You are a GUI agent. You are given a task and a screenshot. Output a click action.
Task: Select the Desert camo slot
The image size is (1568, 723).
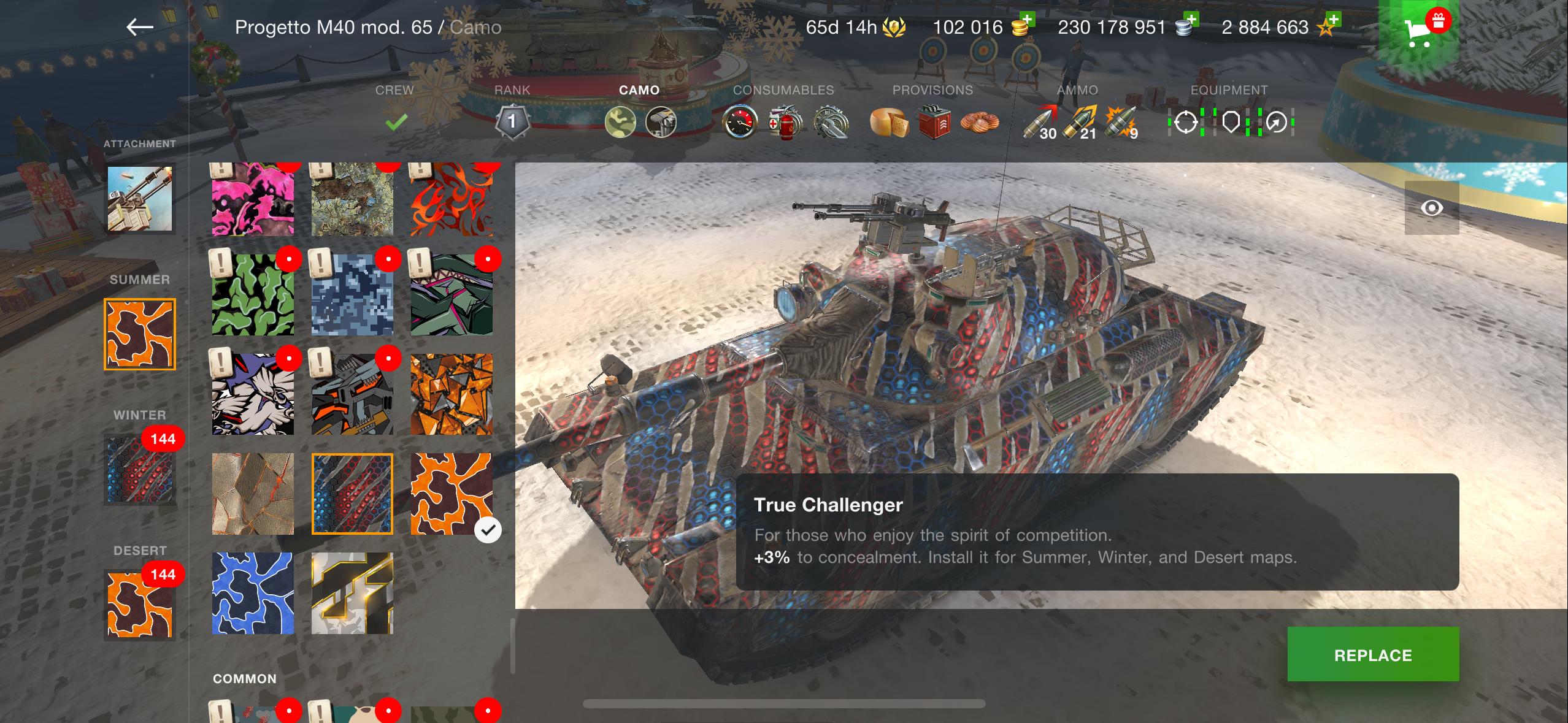140,605
